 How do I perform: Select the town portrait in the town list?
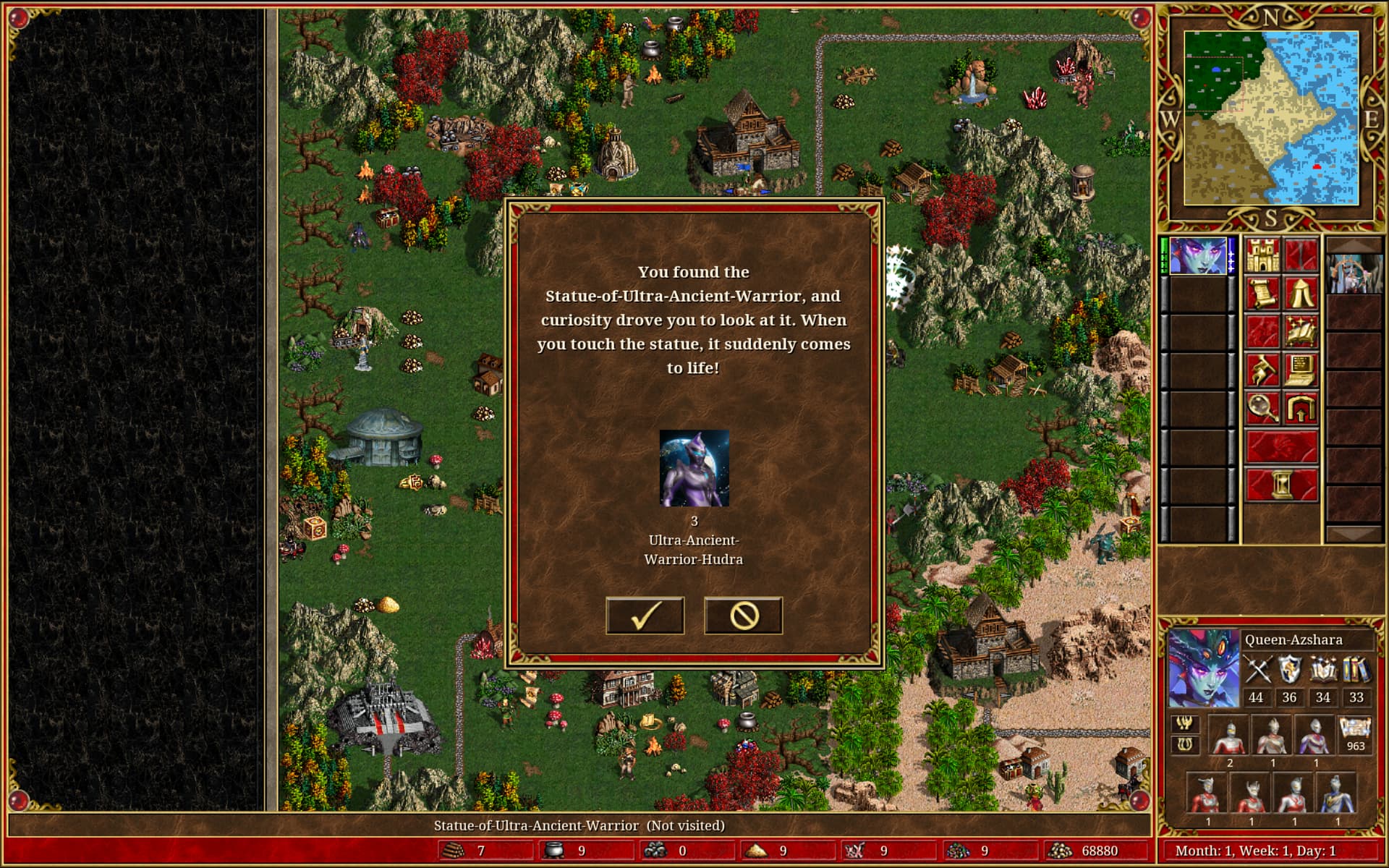point(1354,274)
